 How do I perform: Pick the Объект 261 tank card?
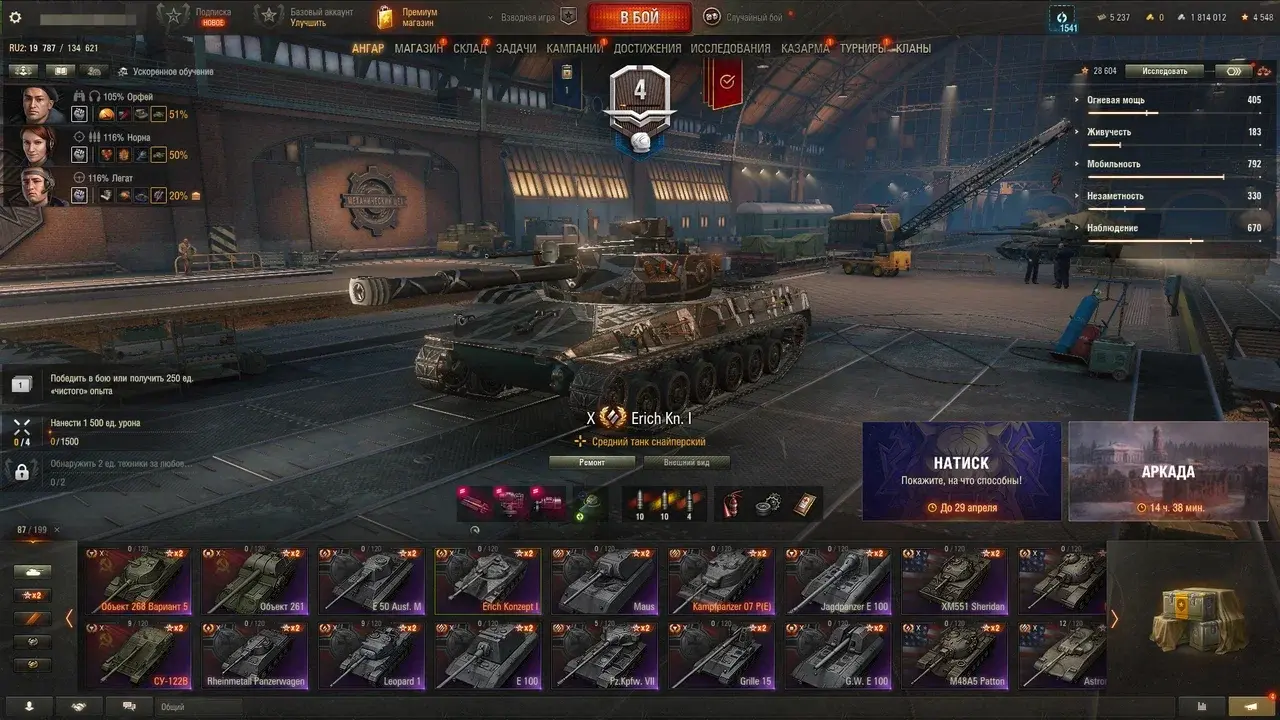(x=255, y=581)
